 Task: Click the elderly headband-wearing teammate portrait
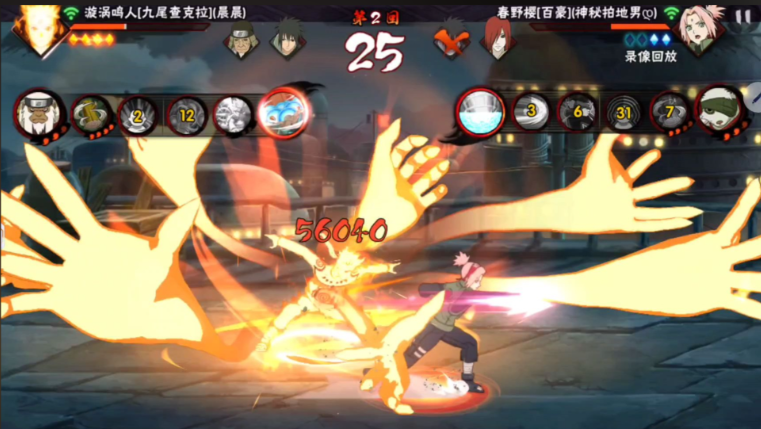240,41
